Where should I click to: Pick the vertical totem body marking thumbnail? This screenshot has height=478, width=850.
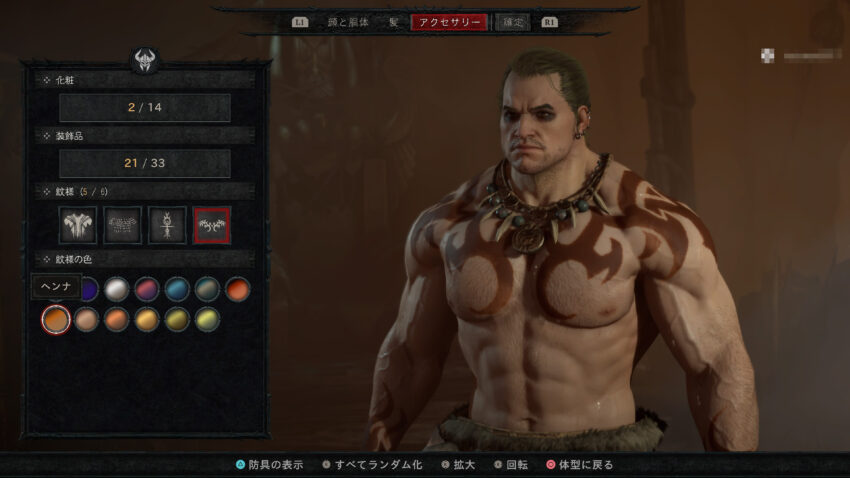(167, 226)
